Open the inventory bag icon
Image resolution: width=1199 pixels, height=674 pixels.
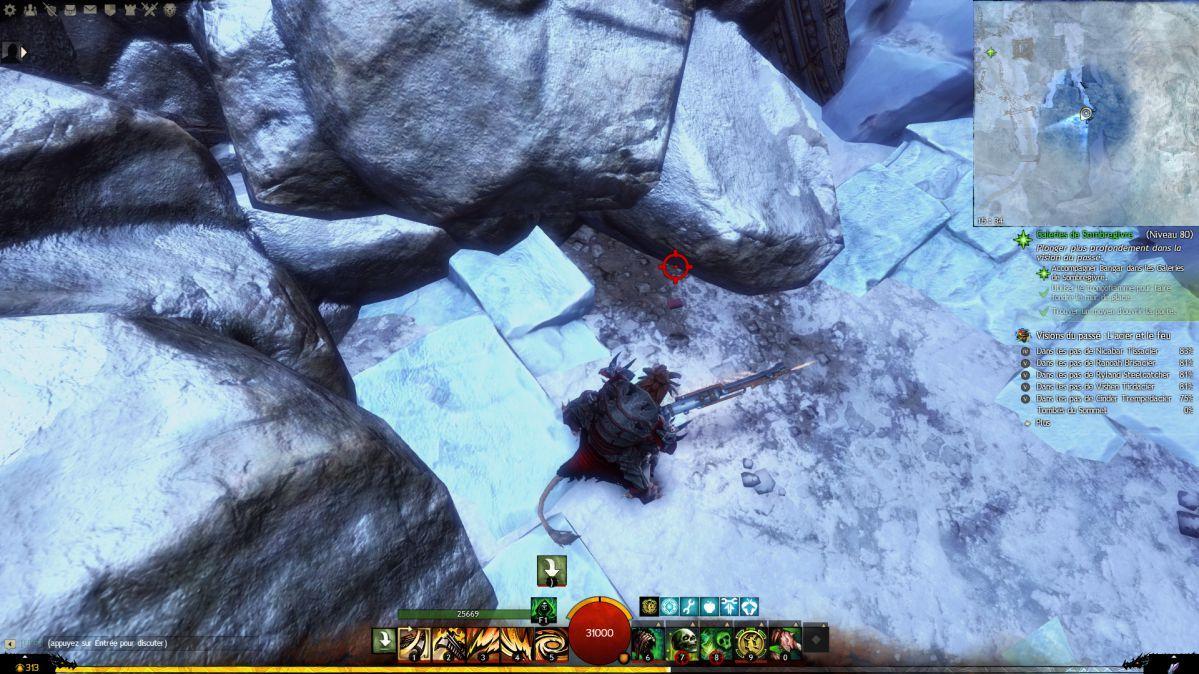[70, 10]
